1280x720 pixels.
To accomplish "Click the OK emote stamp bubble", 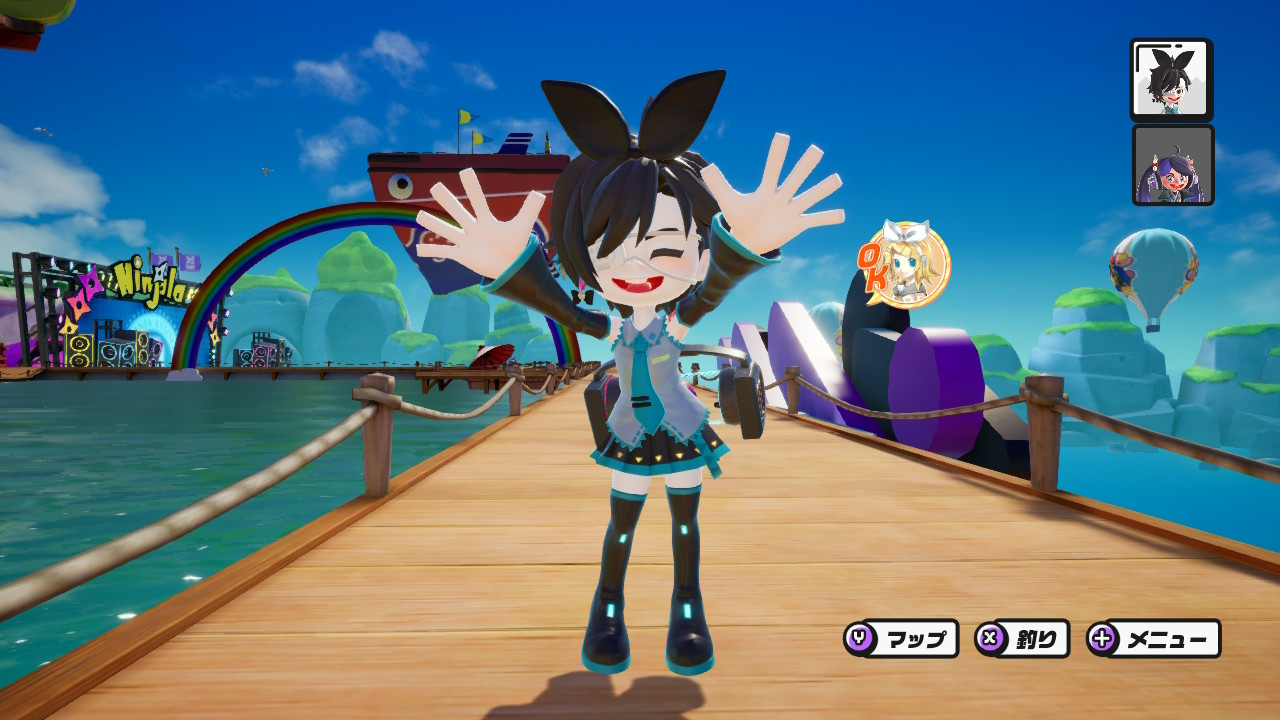I will (x=903, y=264).
